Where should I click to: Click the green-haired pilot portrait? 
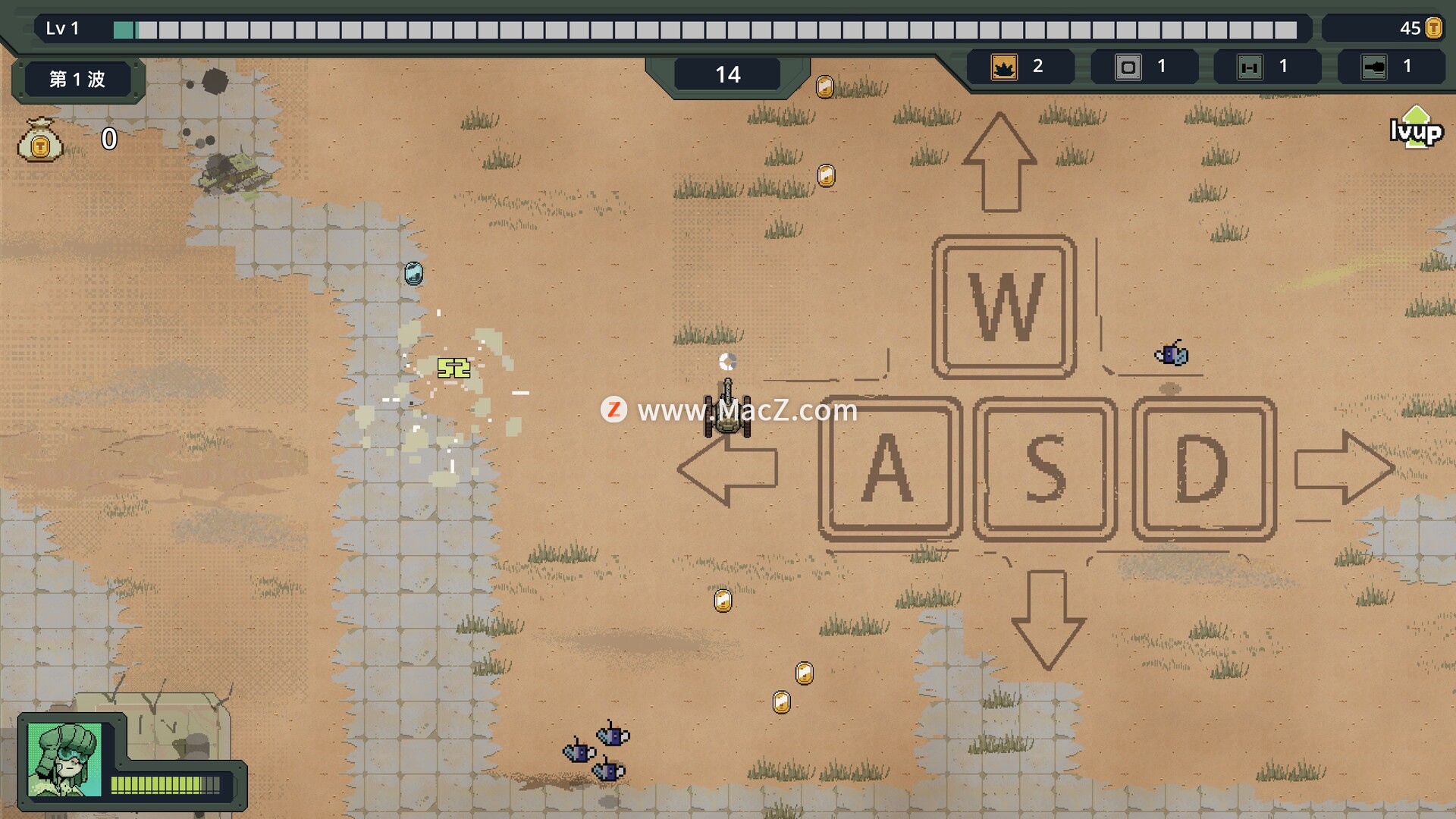click(x=64, y=759)
